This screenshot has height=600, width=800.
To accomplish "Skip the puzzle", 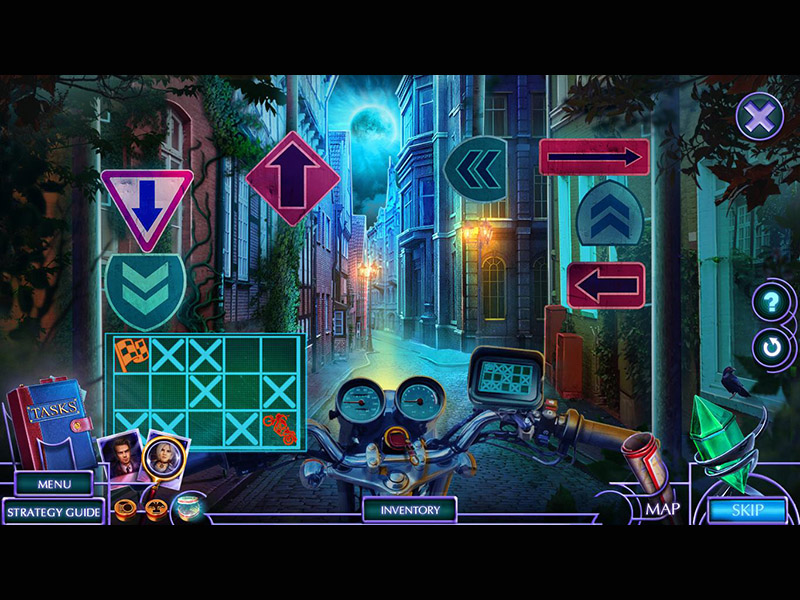I will pos(747,510).
